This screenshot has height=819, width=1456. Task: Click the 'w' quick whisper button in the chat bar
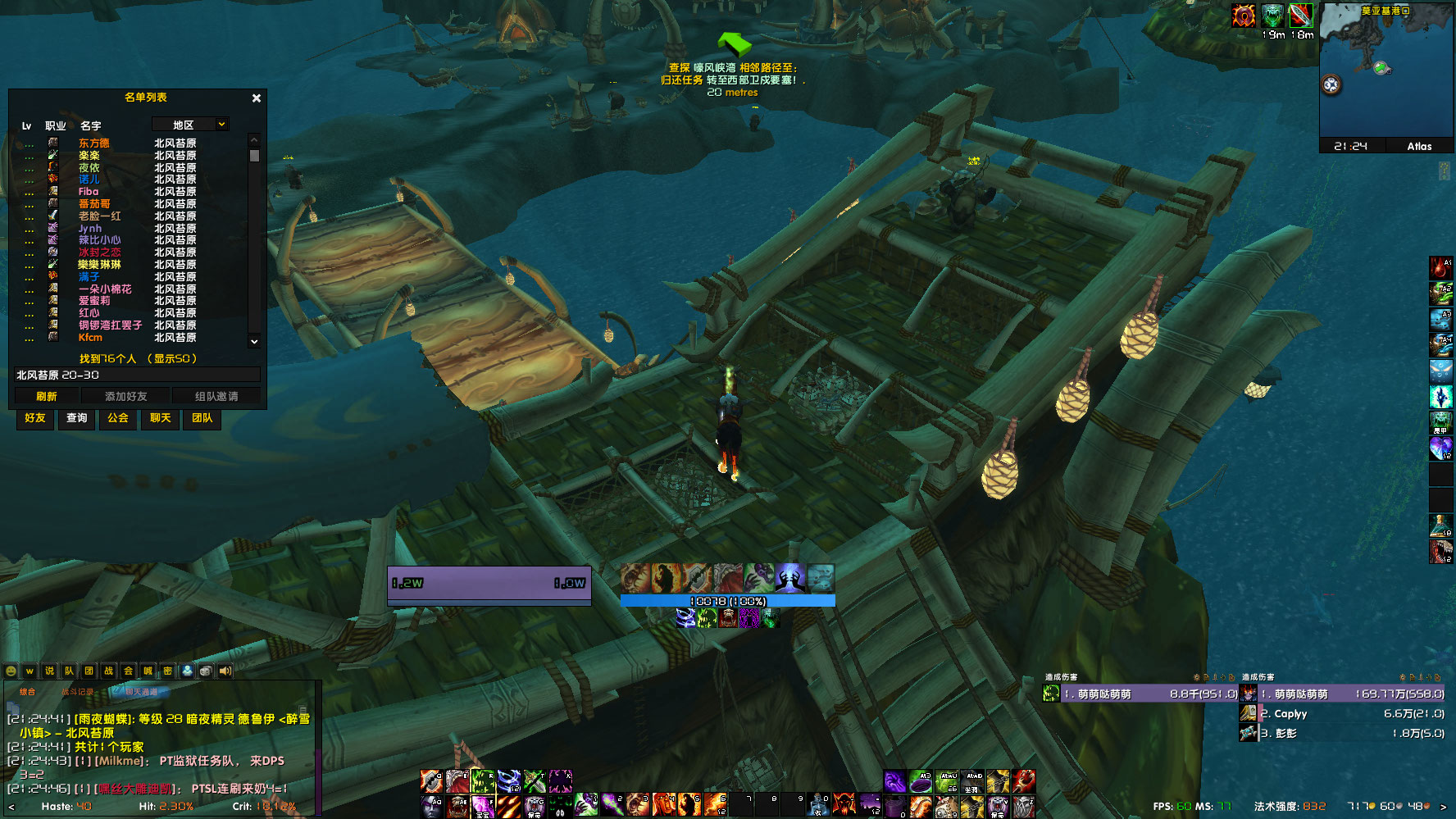point(30,671)
